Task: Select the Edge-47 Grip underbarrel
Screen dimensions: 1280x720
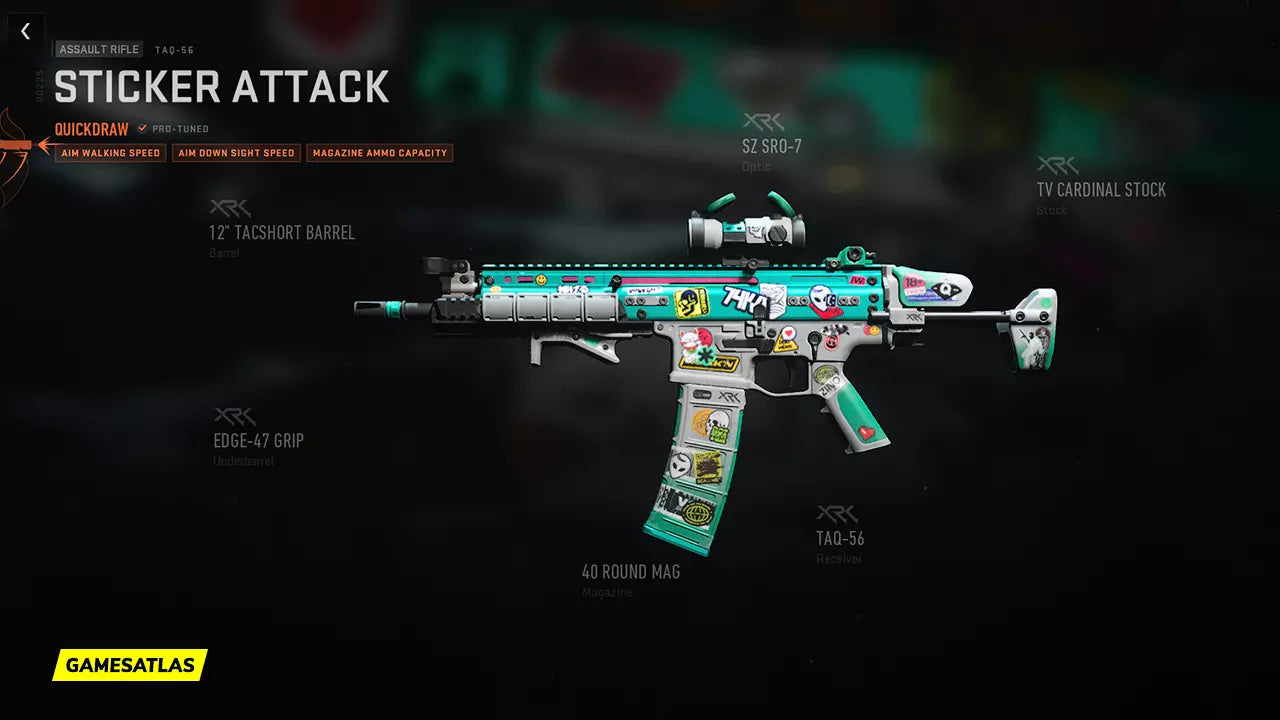Action: pyautogui.click(x=258, y=441)
